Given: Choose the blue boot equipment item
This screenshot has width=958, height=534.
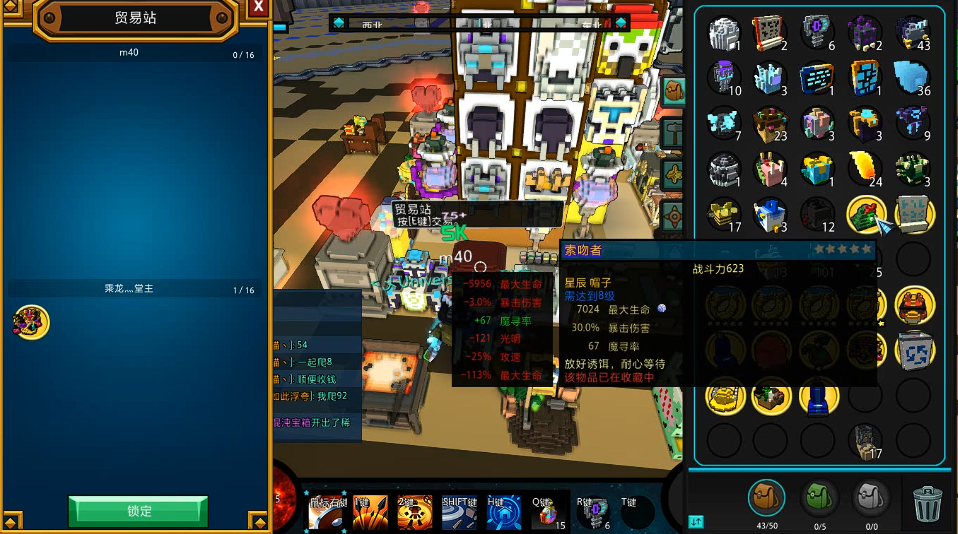Looking at the screenshot, I should tap(817, 397).
